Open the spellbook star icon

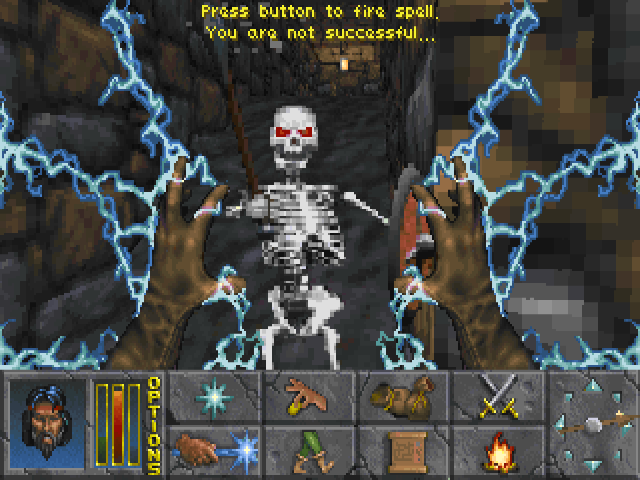point(214,395)
